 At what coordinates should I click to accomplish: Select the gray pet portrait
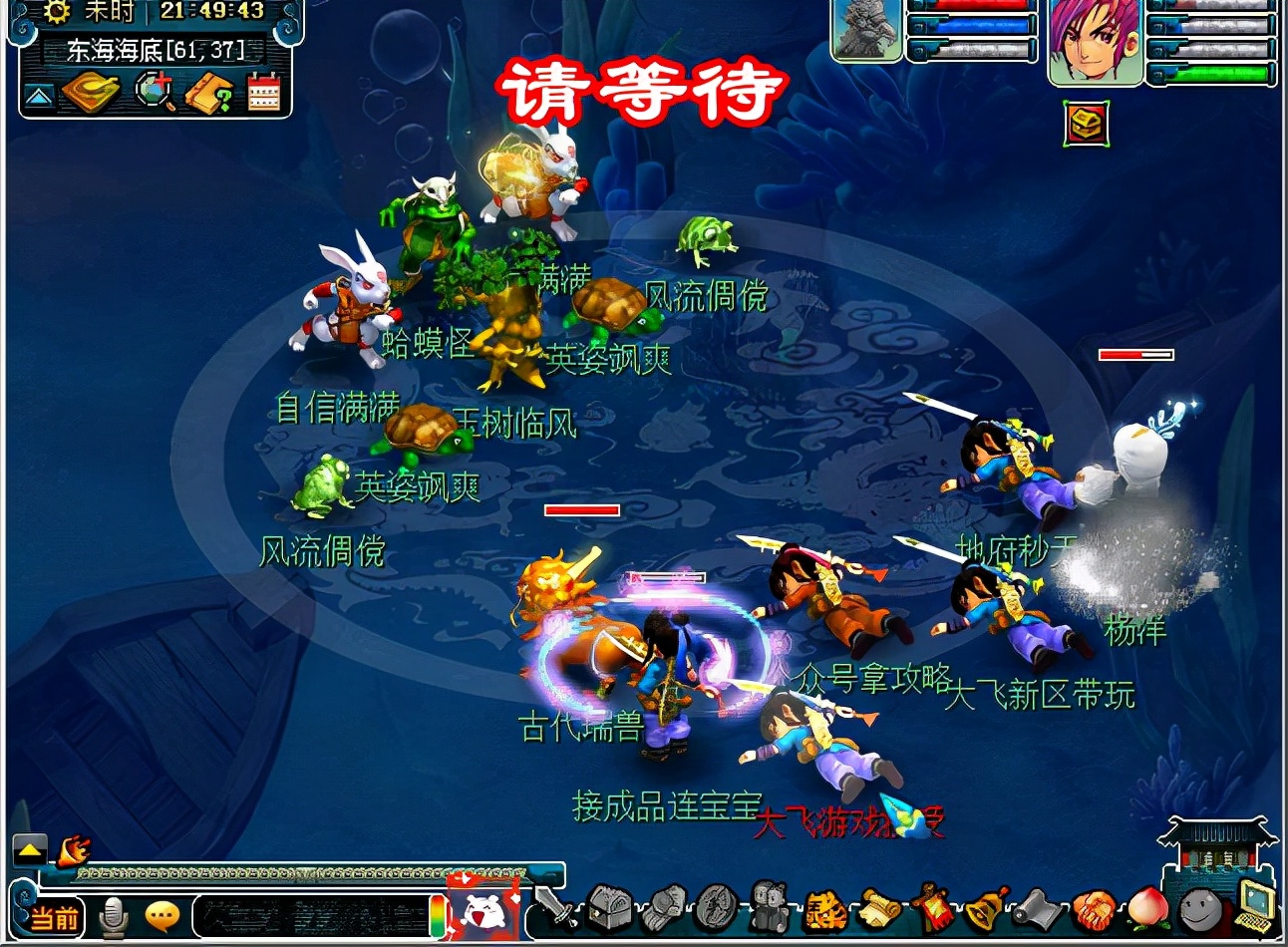pyautogui.click(x=866, y=30)
